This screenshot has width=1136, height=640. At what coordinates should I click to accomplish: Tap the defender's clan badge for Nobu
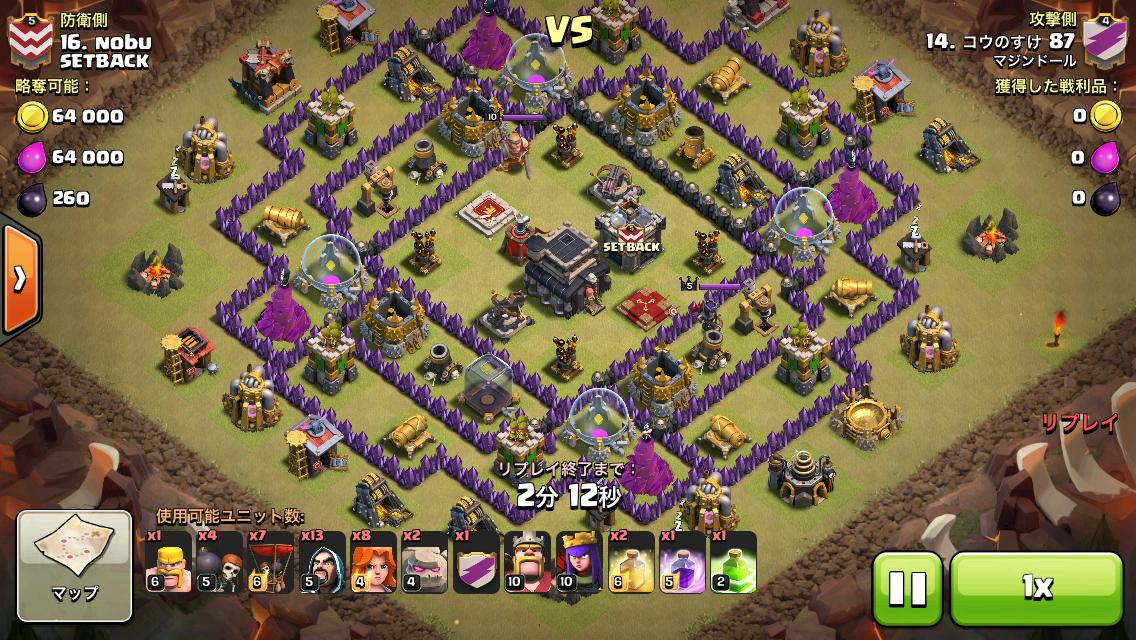tap(29, 40)
